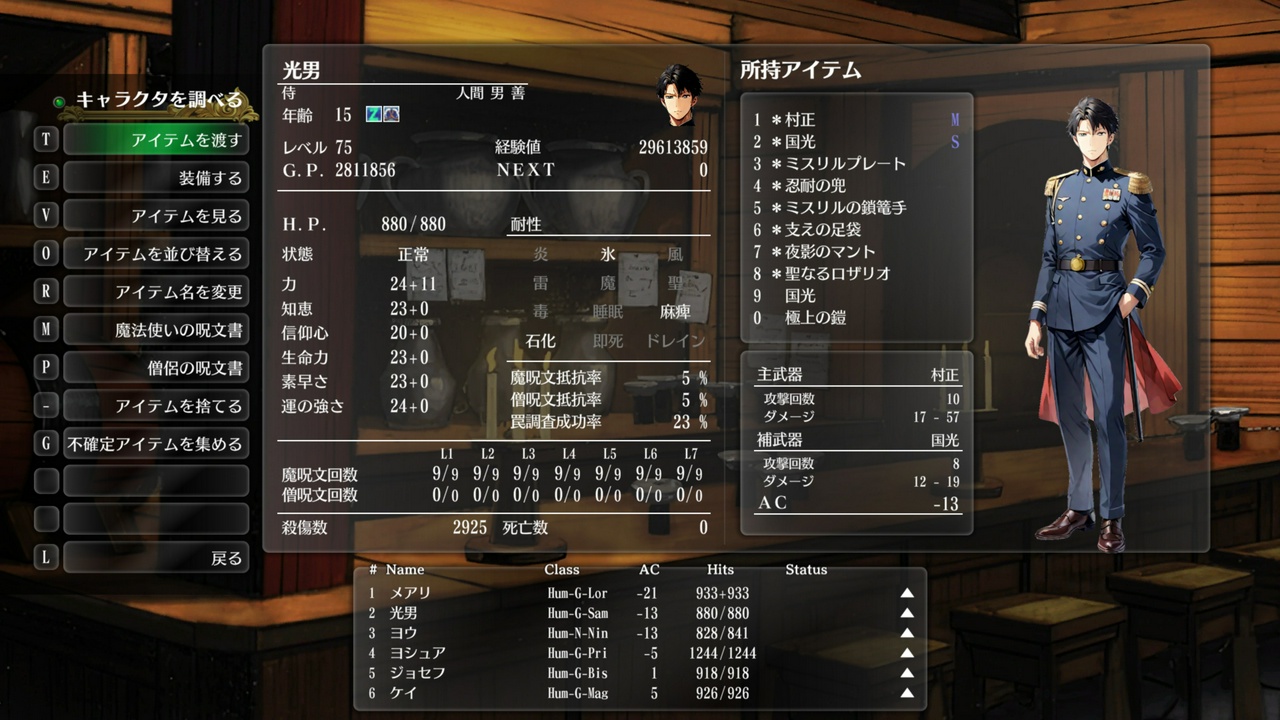Click the V shortcut icon beside アイテムを見る

pos(44,215)
